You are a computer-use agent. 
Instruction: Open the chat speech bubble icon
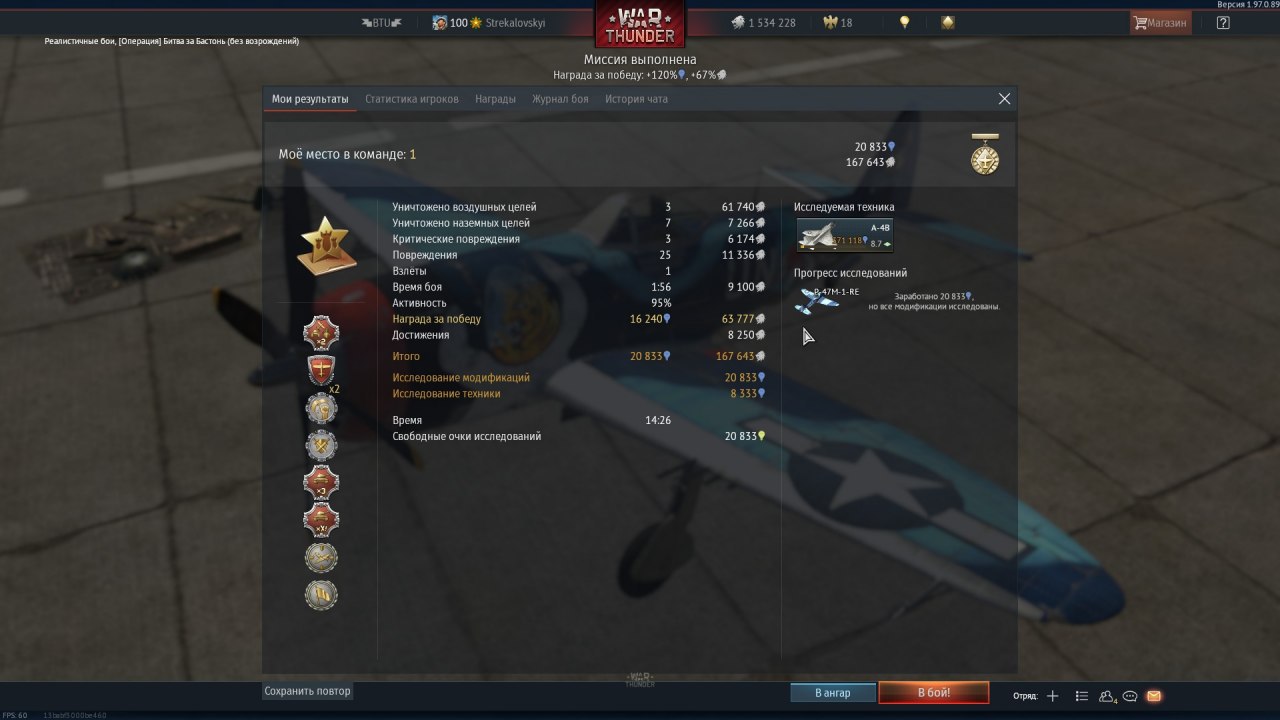point(1130,696)
